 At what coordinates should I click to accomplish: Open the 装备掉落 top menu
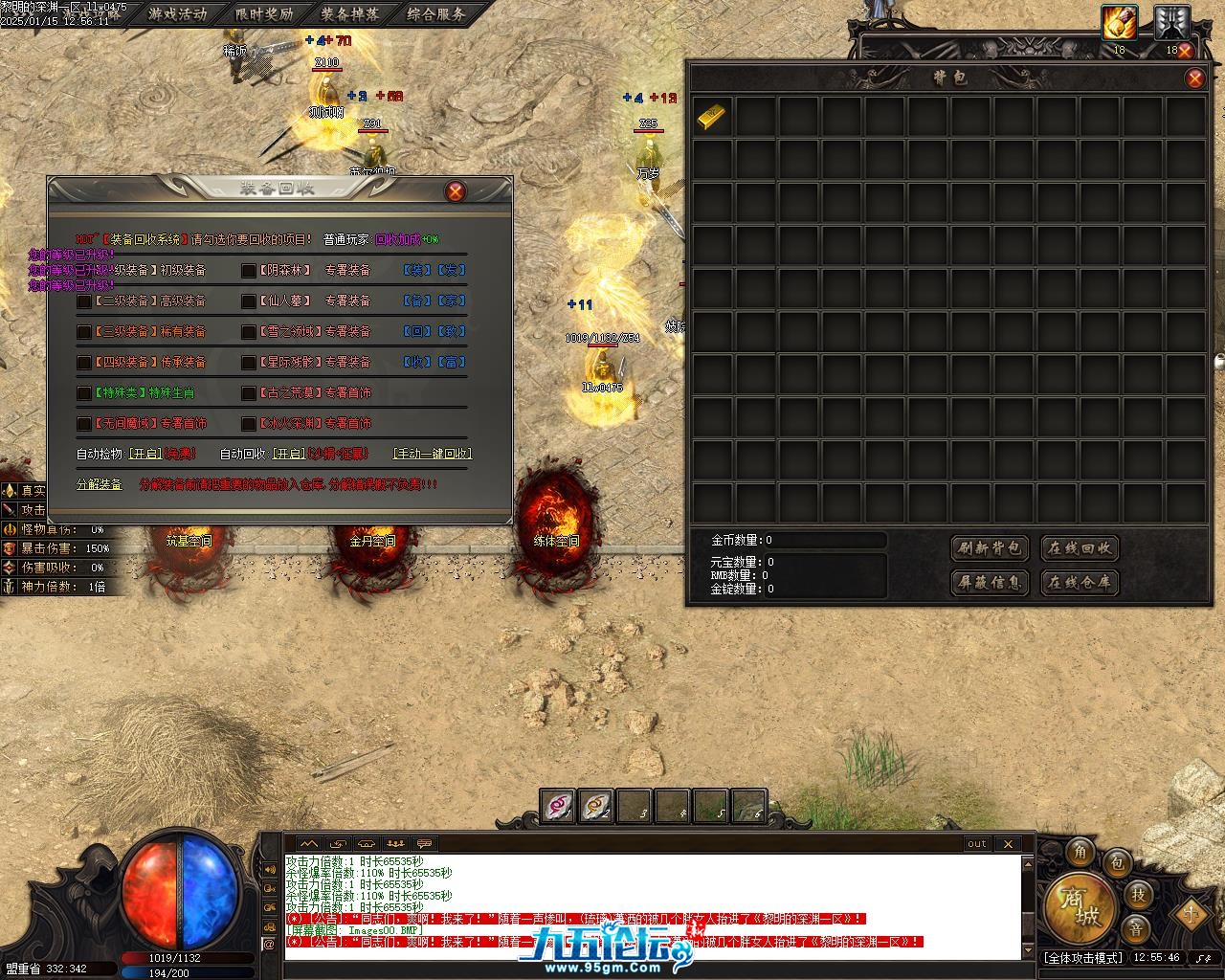[x=349, y=13]
